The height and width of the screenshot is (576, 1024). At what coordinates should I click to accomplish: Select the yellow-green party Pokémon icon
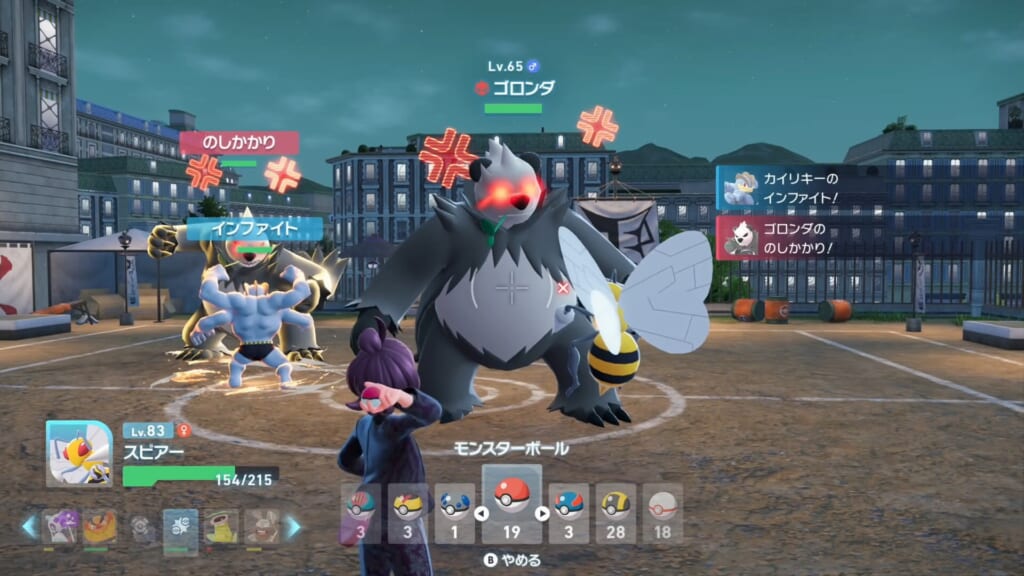(222, 527)
